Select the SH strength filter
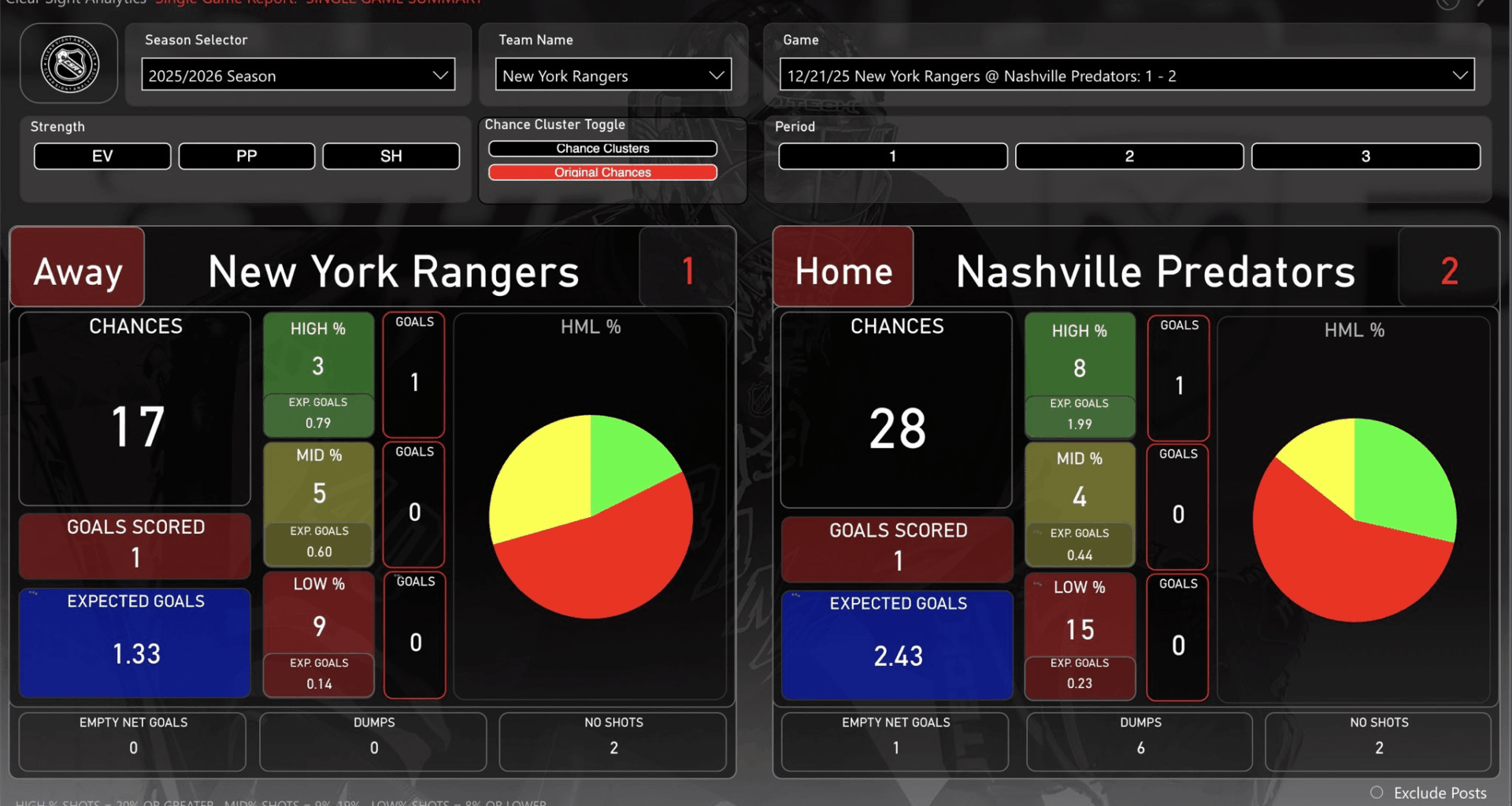 pos(391,156)
